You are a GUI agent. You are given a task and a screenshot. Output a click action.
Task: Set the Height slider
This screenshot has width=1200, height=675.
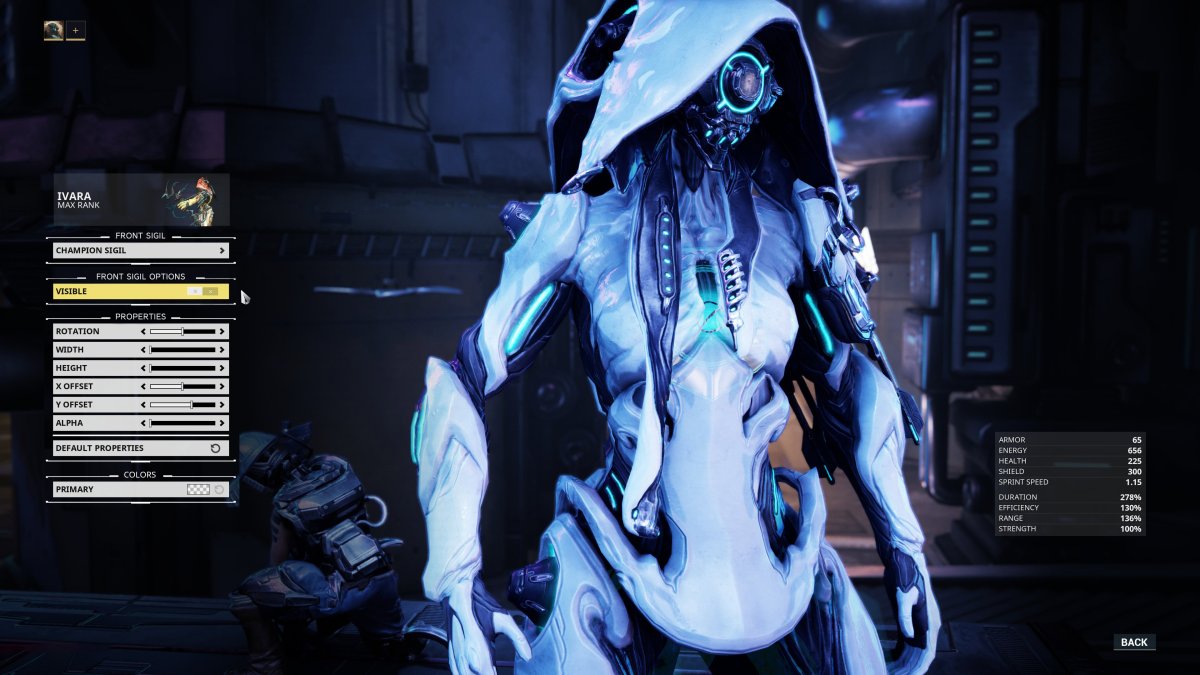point(182,368)
